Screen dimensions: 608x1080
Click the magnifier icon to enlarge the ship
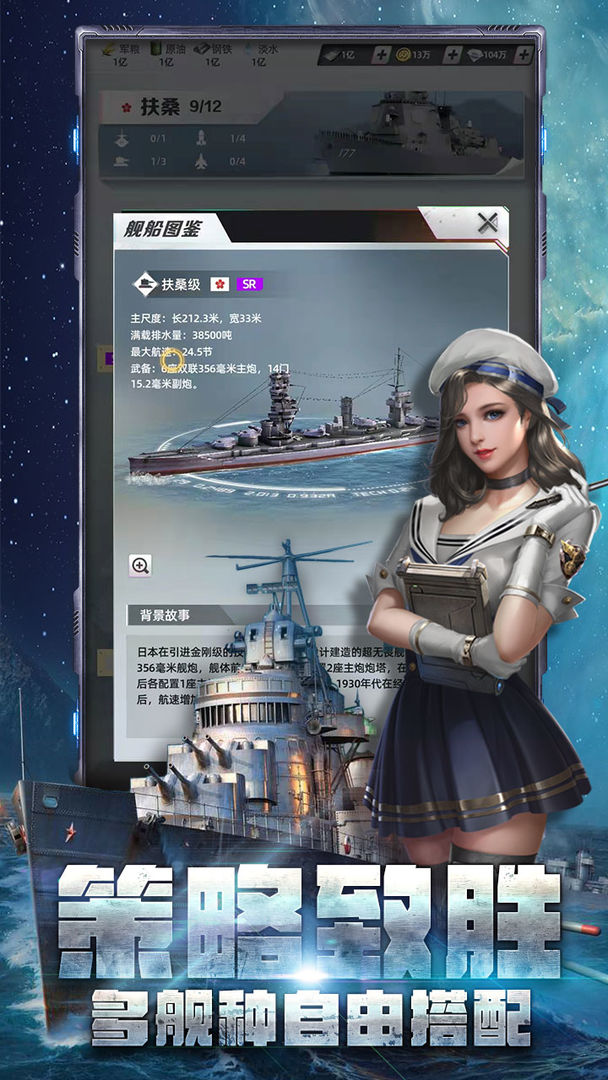141,565
